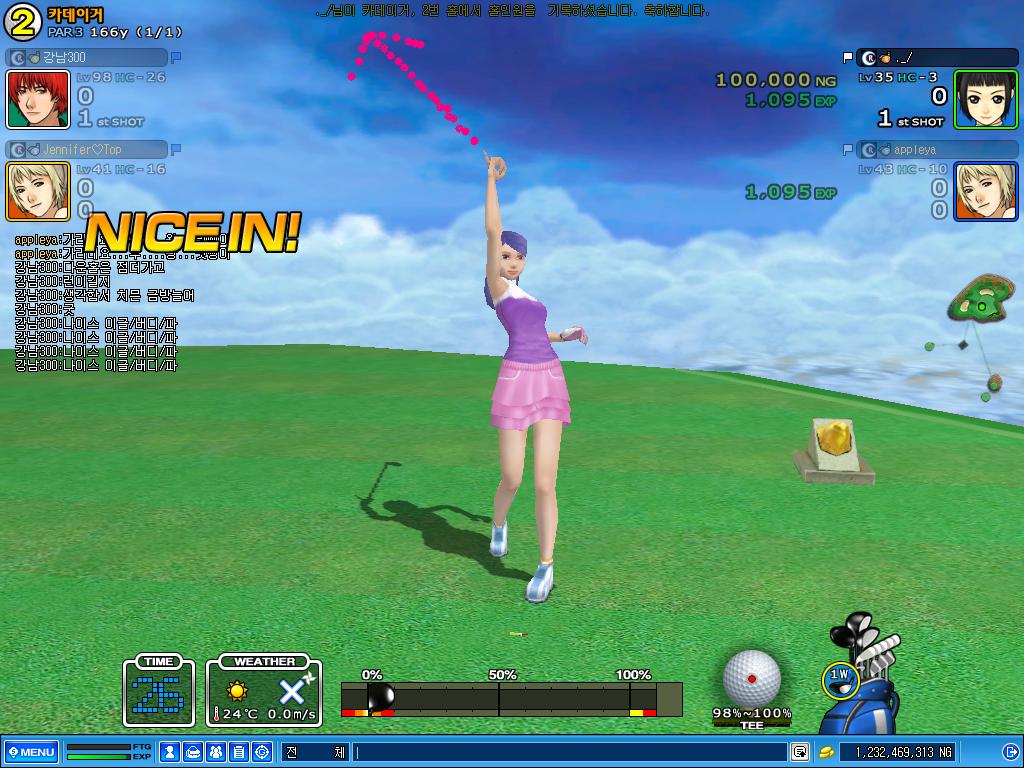Open the single-person profile icon
The height and width of the screenshot is (768, 1024).
click(x=171, y=752)
